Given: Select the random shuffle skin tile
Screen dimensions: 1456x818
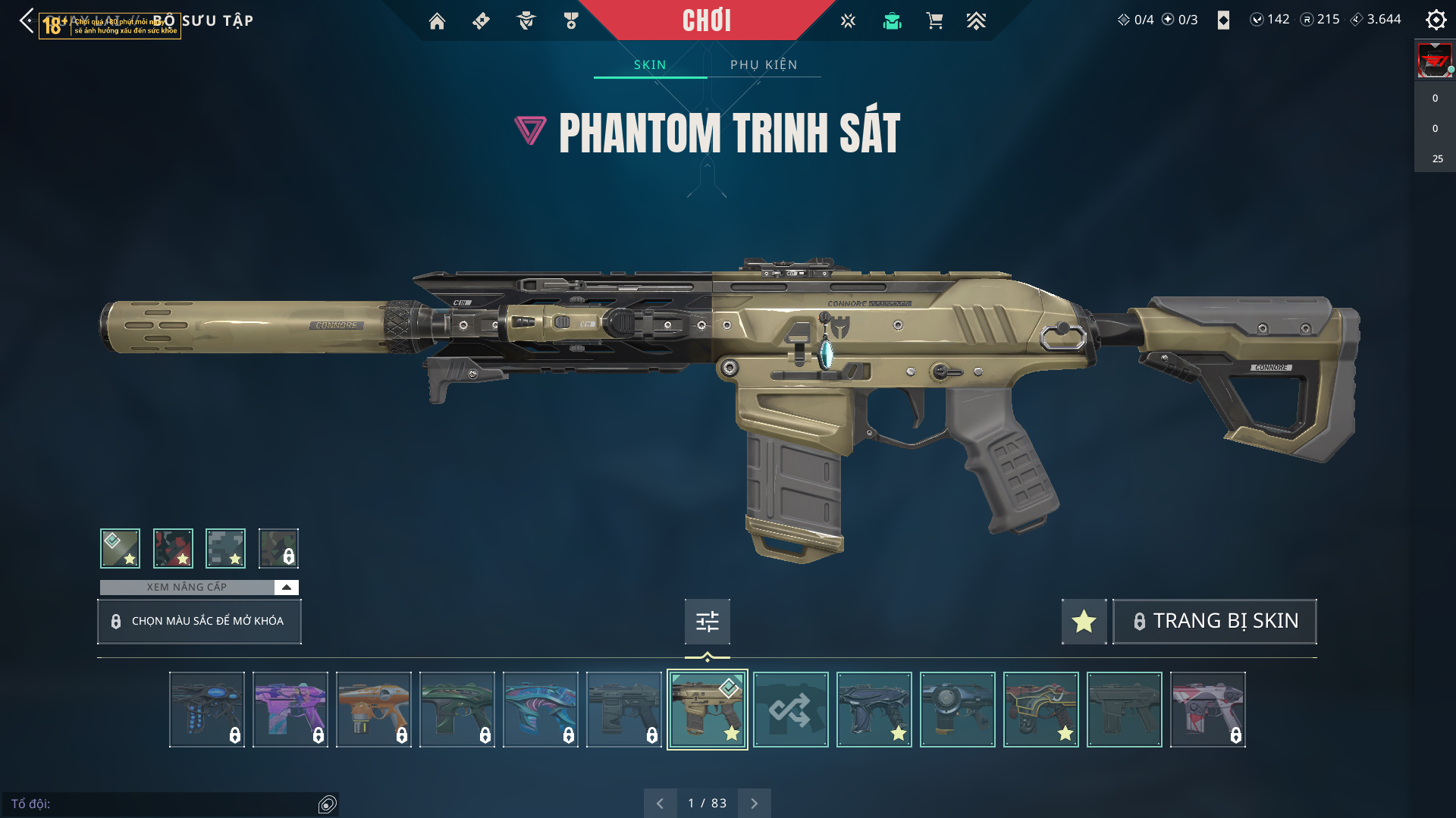Looking at the screenshot, I should coord(790,710).
